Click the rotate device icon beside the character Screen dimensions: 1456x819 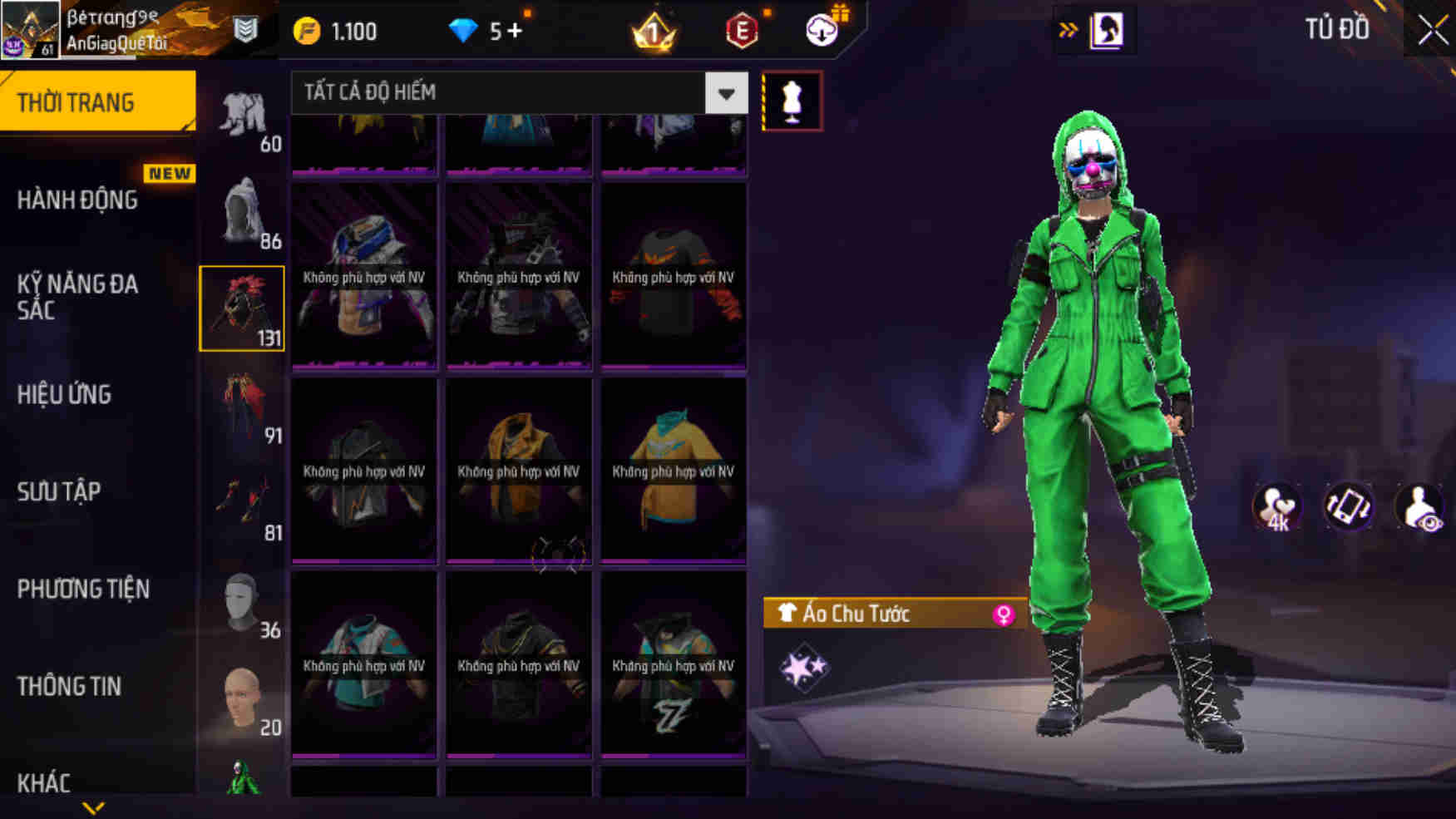1349,507
